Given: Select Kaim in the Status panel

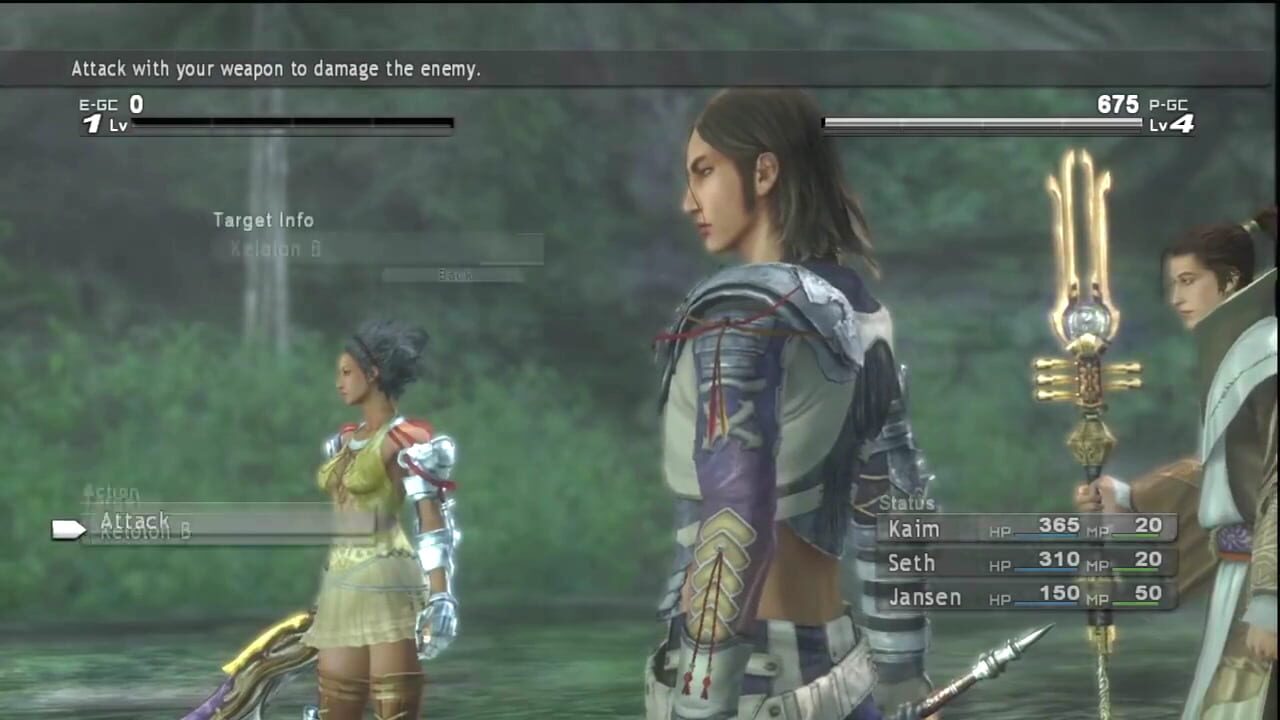Looking at the screenshot, I should point(915,527).
